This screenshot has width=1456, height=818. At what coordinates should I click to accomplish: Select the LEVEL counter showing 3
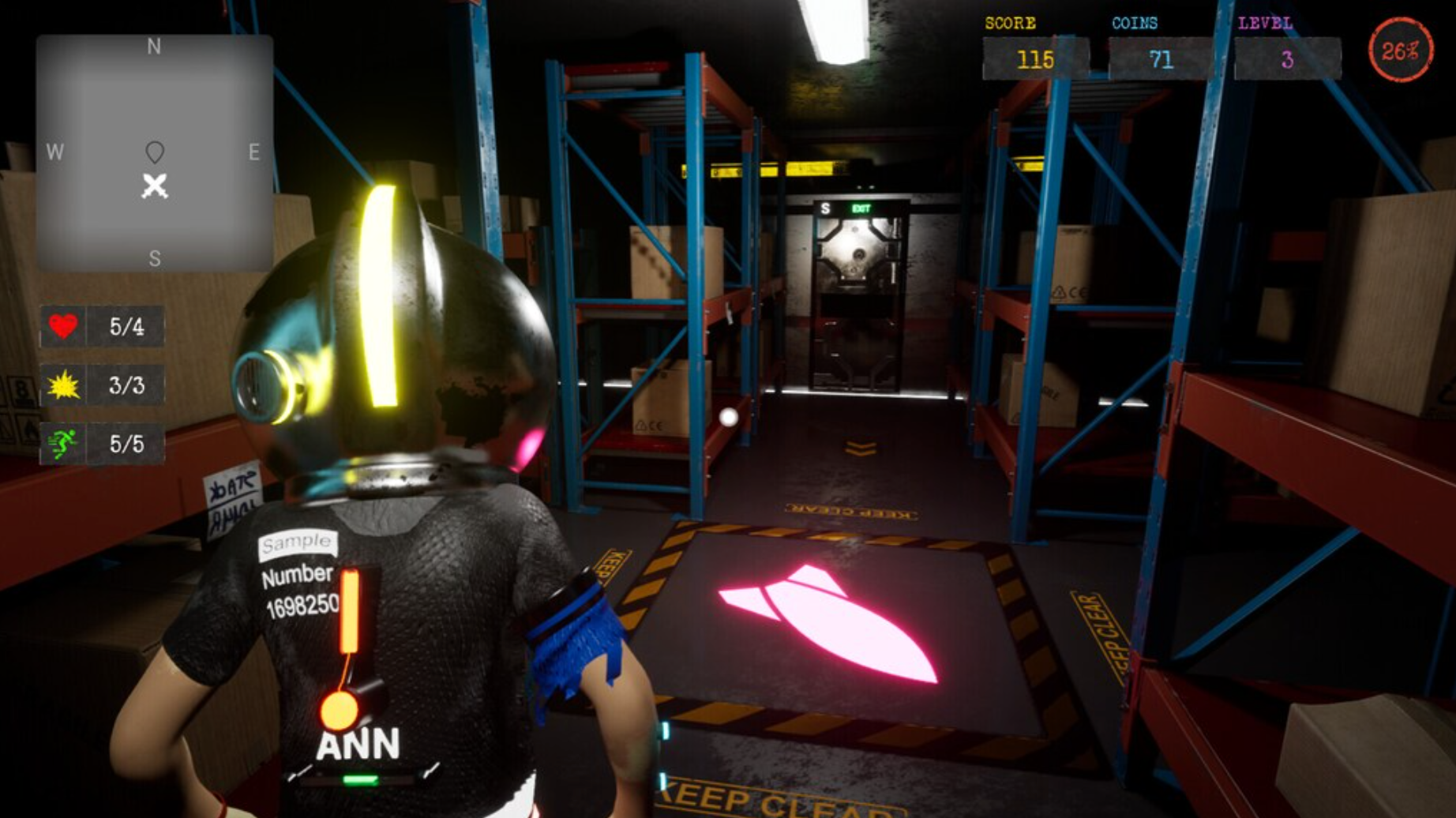tap(1288, 58)
